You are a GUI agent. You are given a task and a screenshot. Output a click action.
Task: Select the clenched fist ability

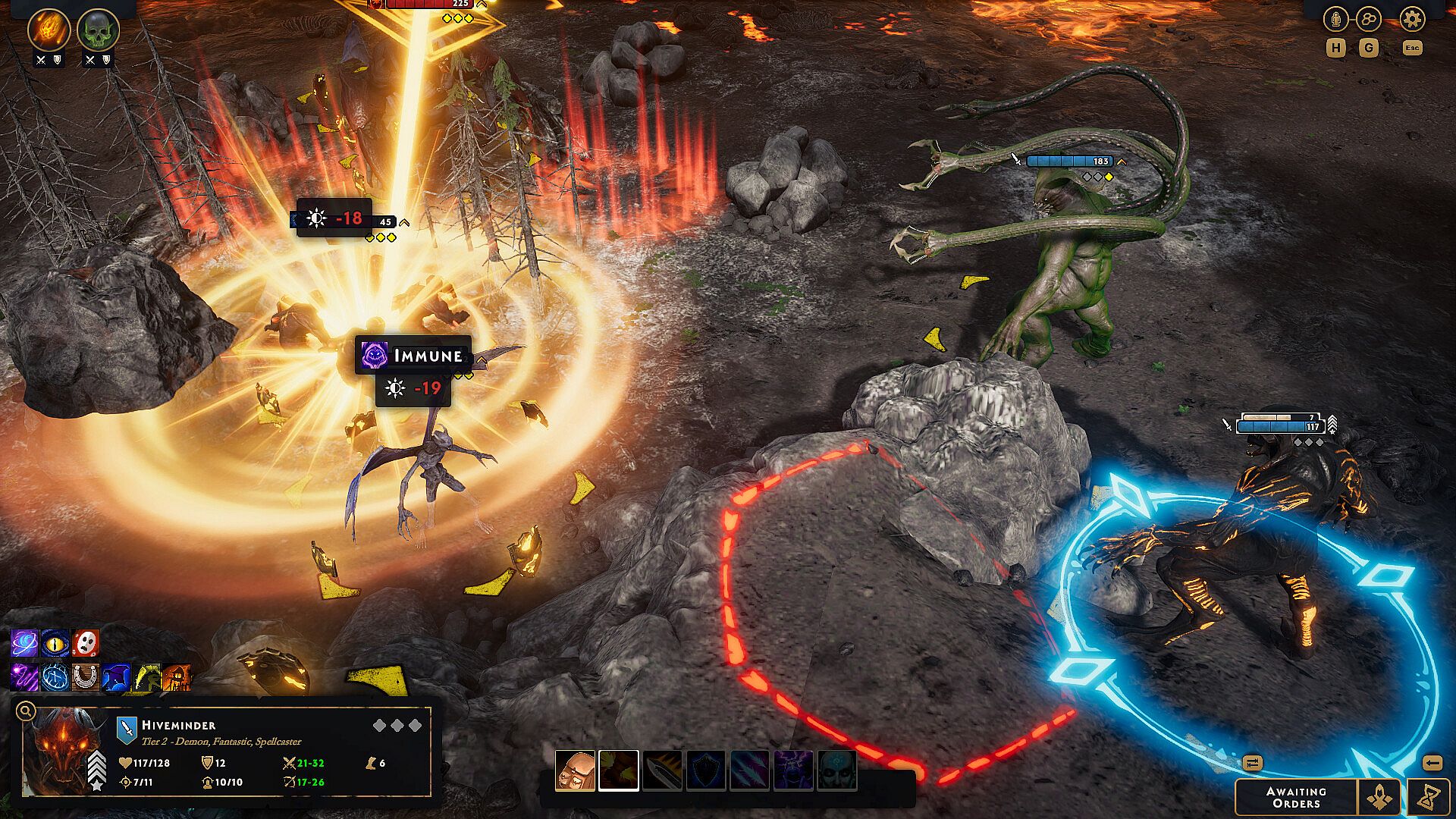pos(575,770)
